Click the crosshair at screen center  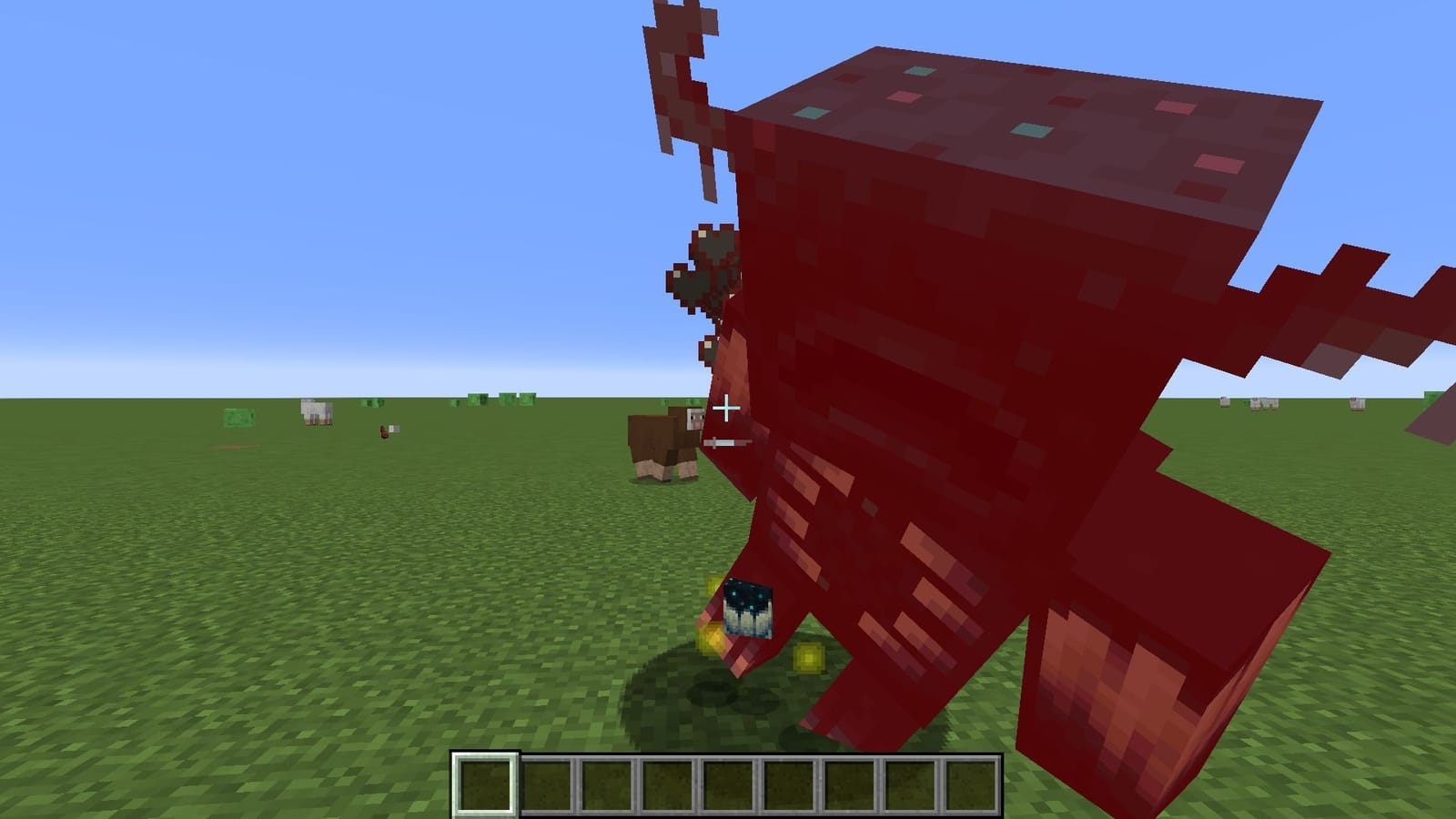[728, 409]
